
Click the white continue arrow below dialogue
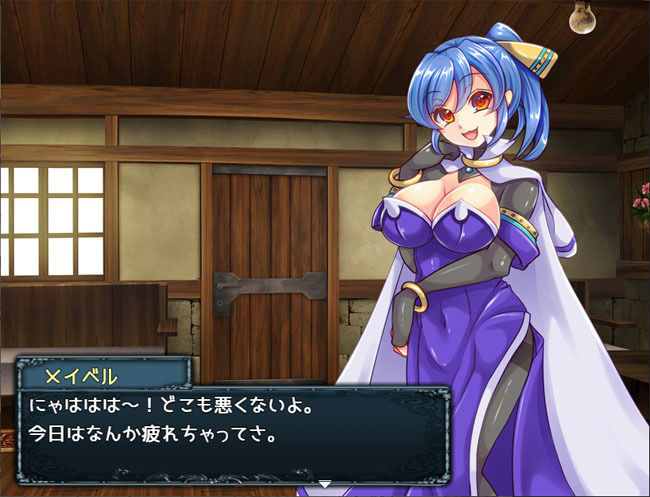click(324, 484)
